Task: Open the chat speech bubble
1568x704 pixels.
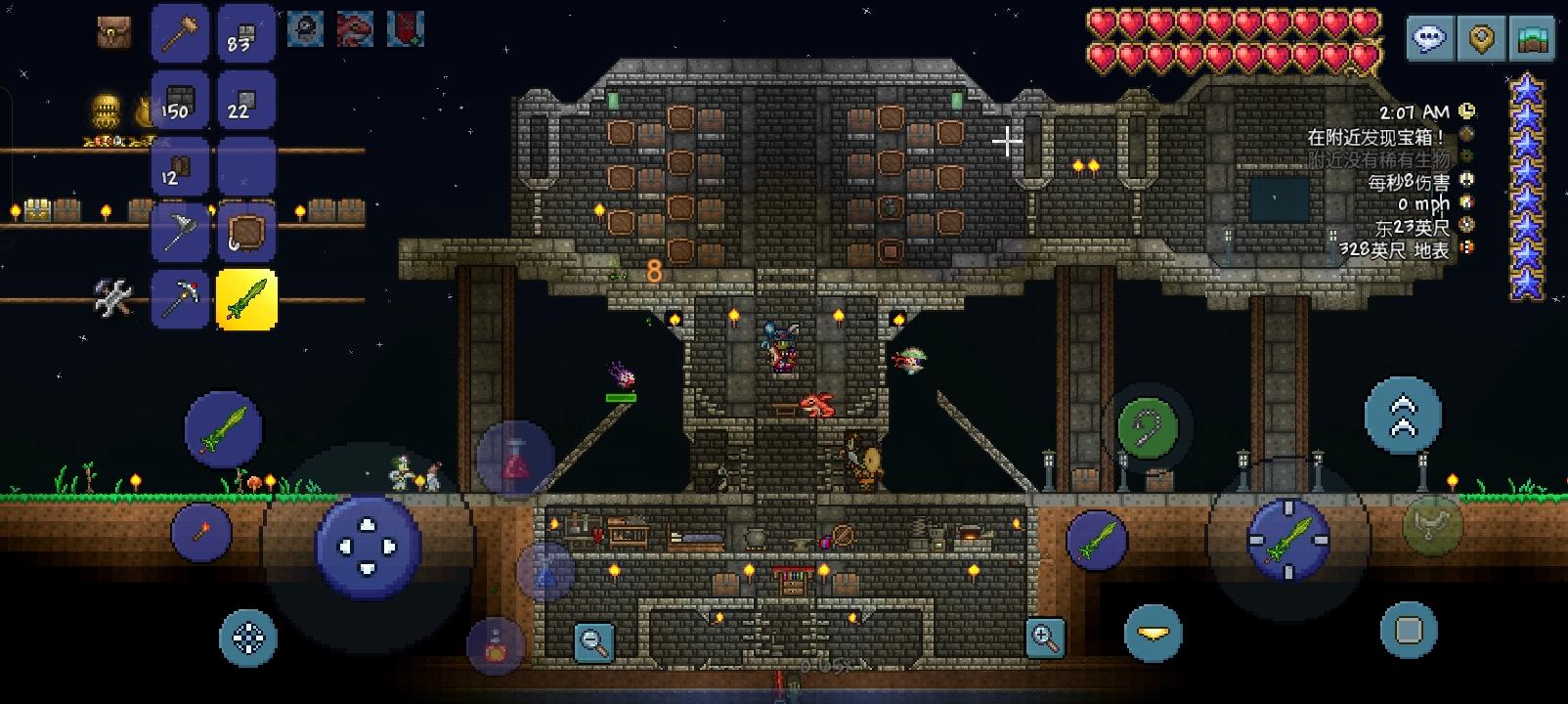Action: click(x=1430, y=40)
